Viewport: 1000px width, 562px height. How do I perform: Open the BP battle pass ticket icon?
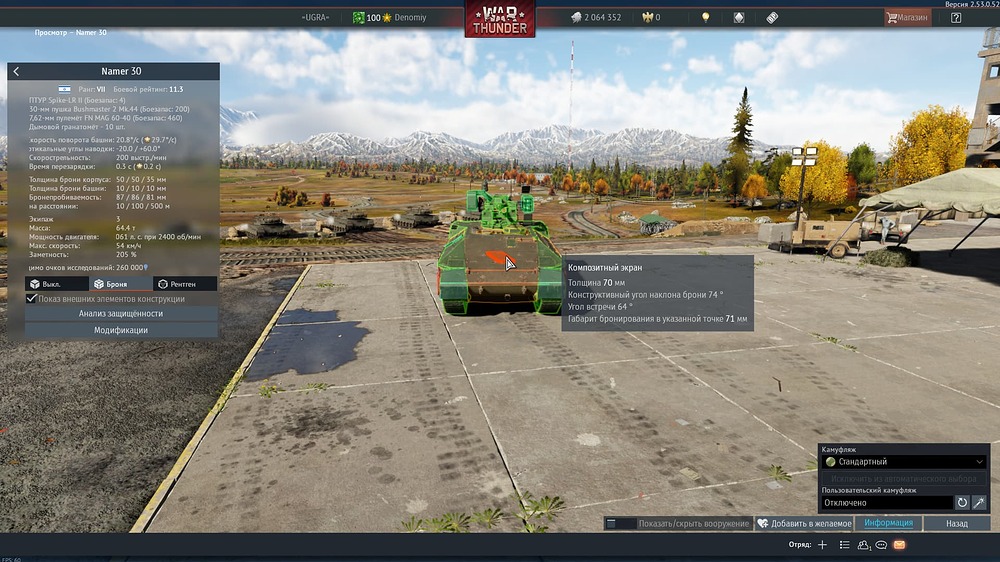[772, 17]
